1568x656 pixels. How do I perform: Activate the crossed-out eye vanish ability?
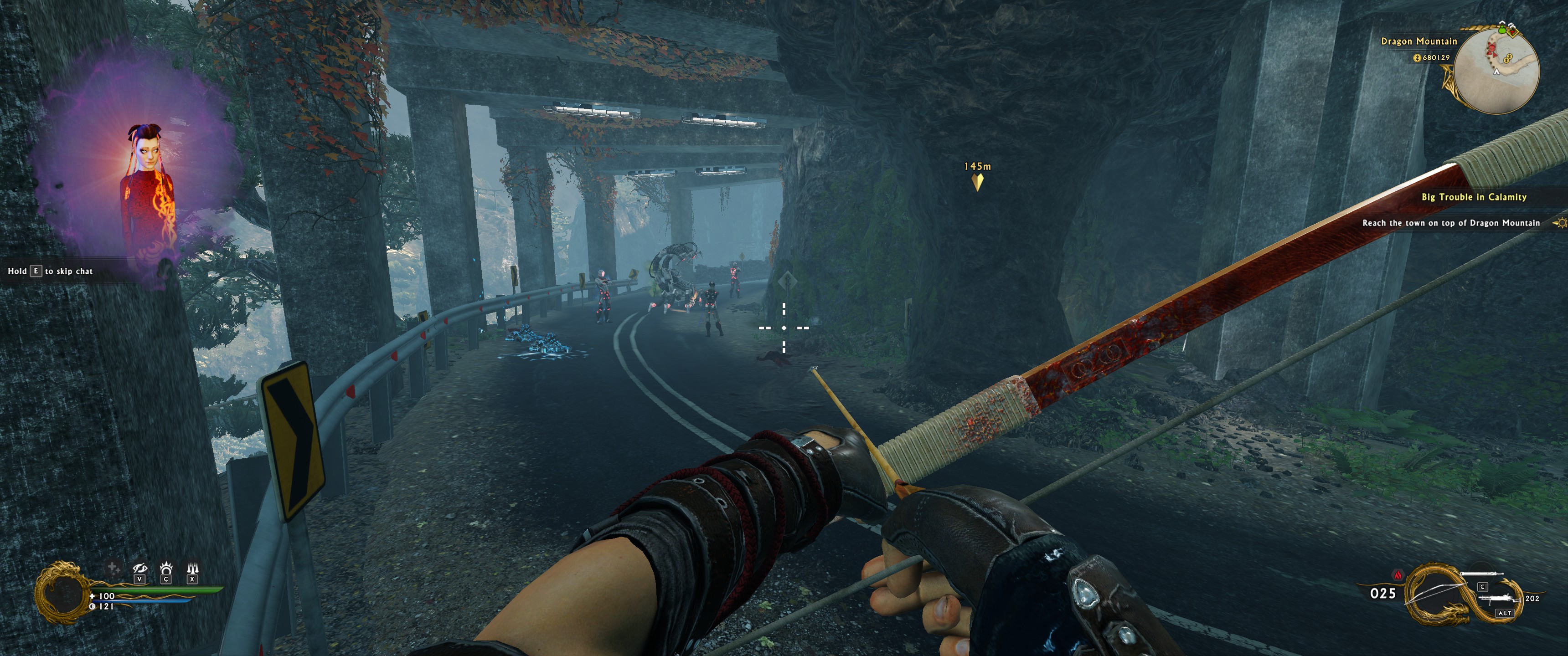140,569
